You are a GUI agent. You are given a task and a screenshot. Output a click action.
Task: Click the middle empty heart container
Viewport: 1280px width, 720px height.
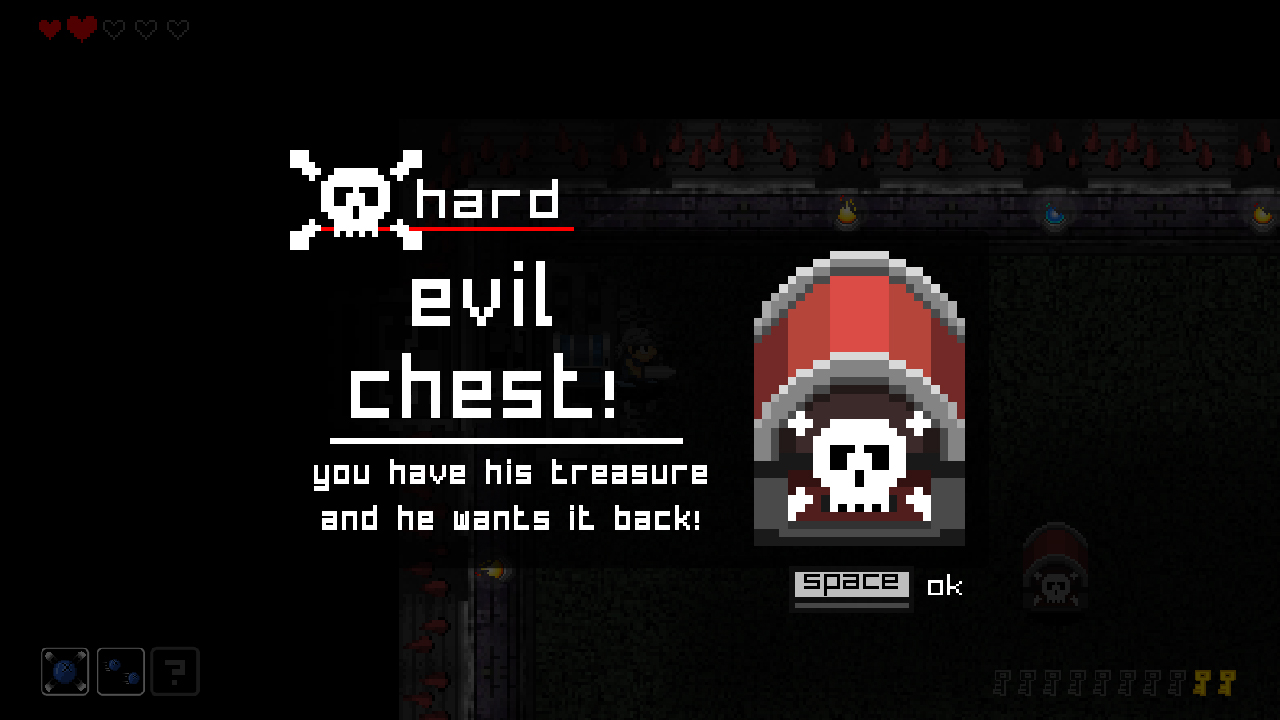[x=145, y=29]
